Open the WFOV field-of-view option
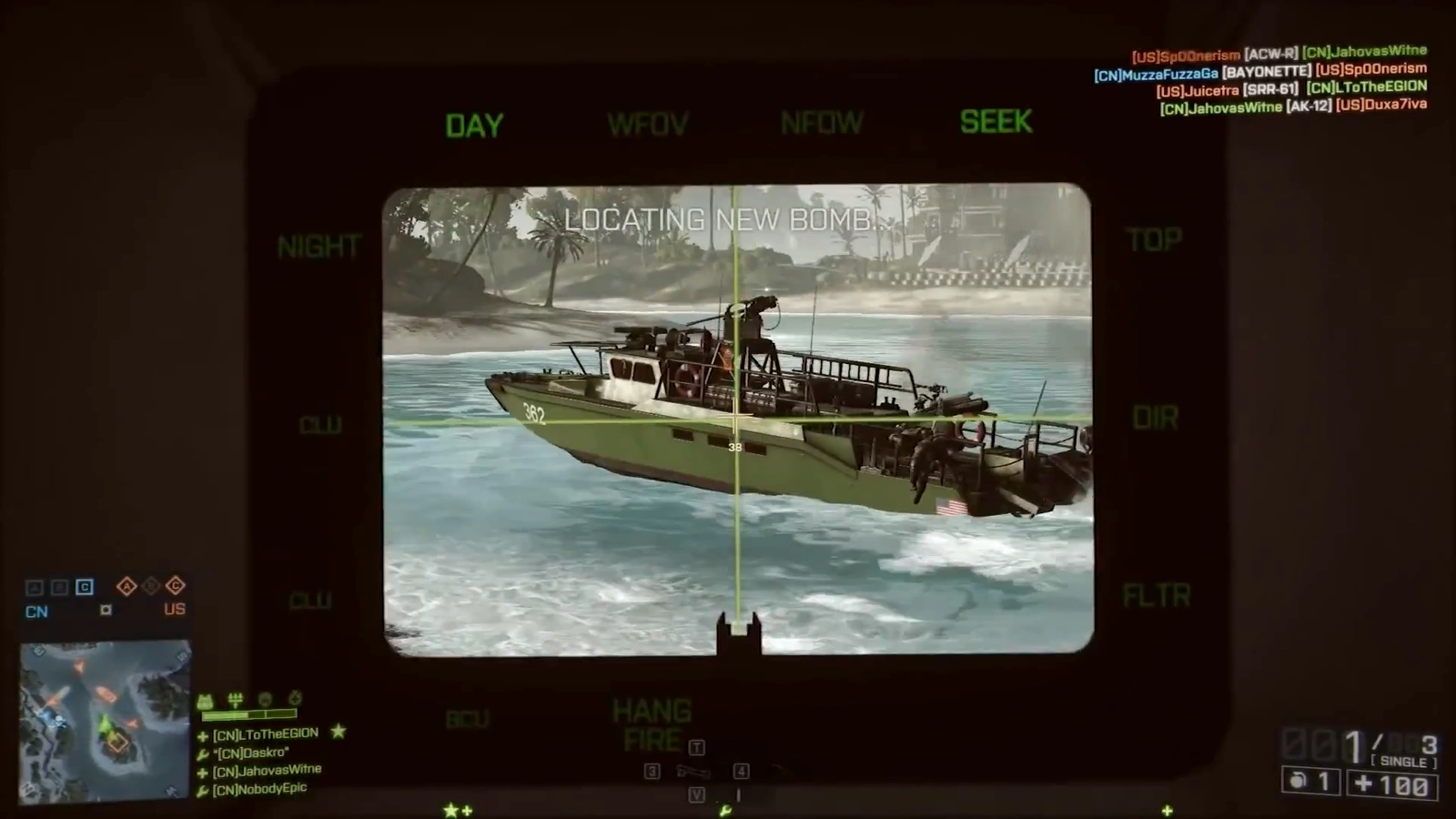 click(649, 124)
